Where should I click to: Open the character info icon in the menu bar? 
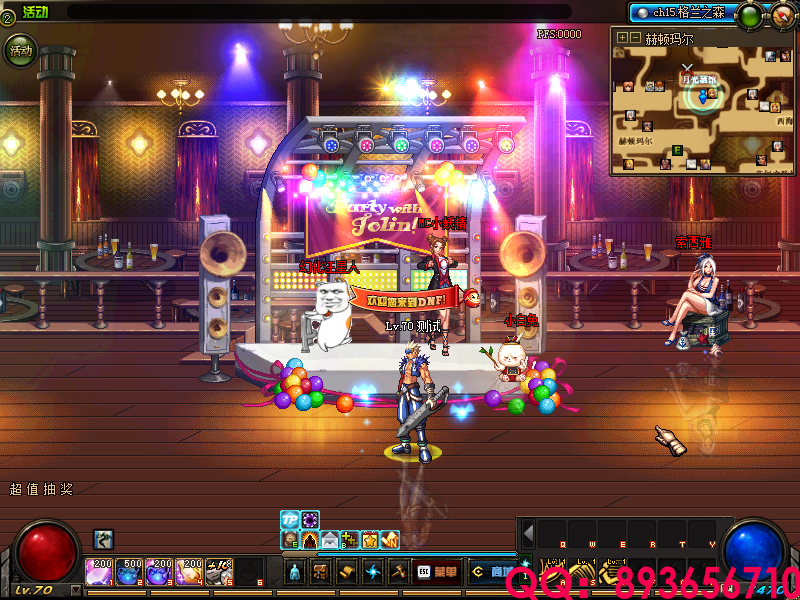[295, 572]
